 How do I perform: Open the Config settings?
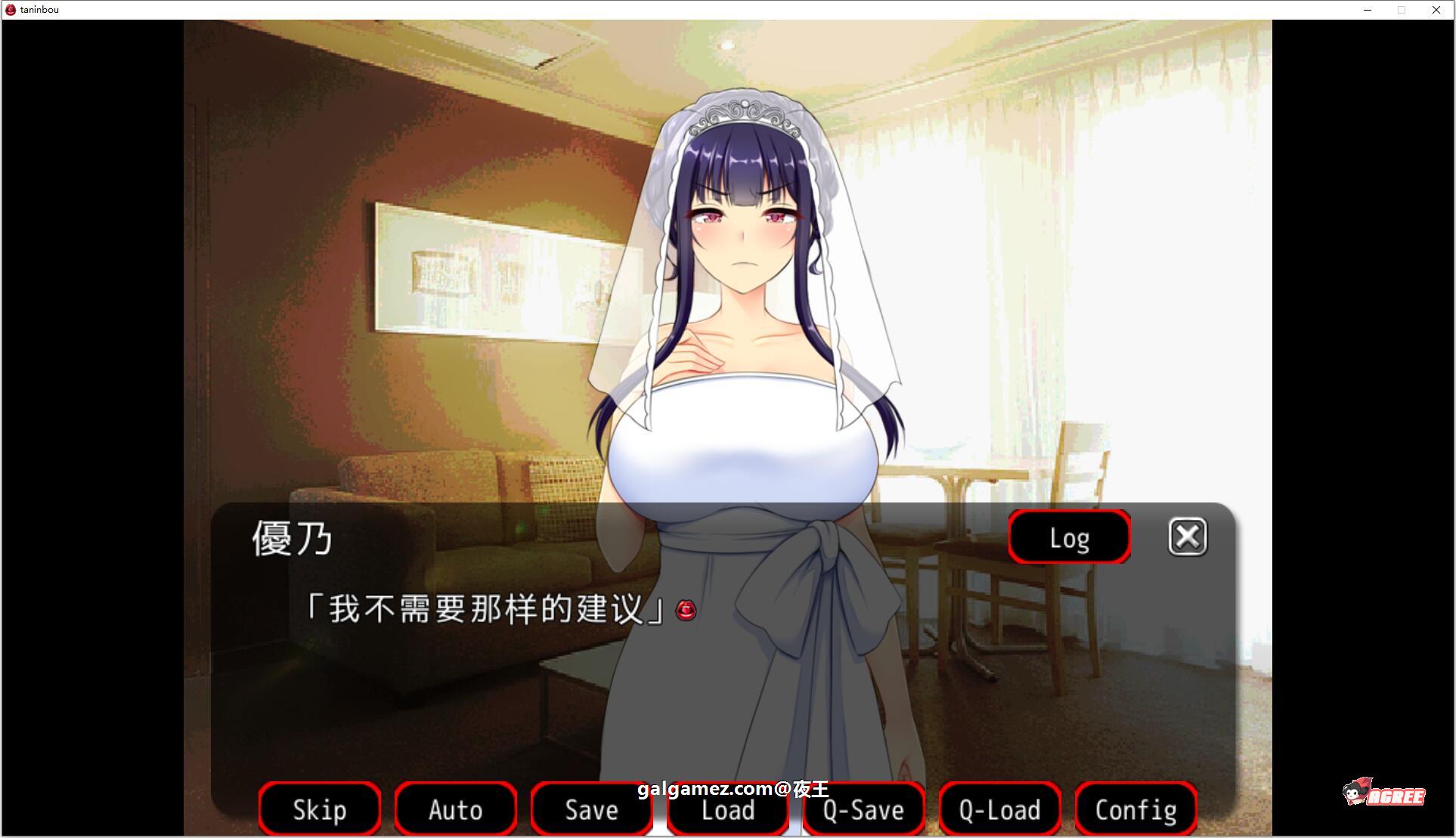pos(1135,809)
